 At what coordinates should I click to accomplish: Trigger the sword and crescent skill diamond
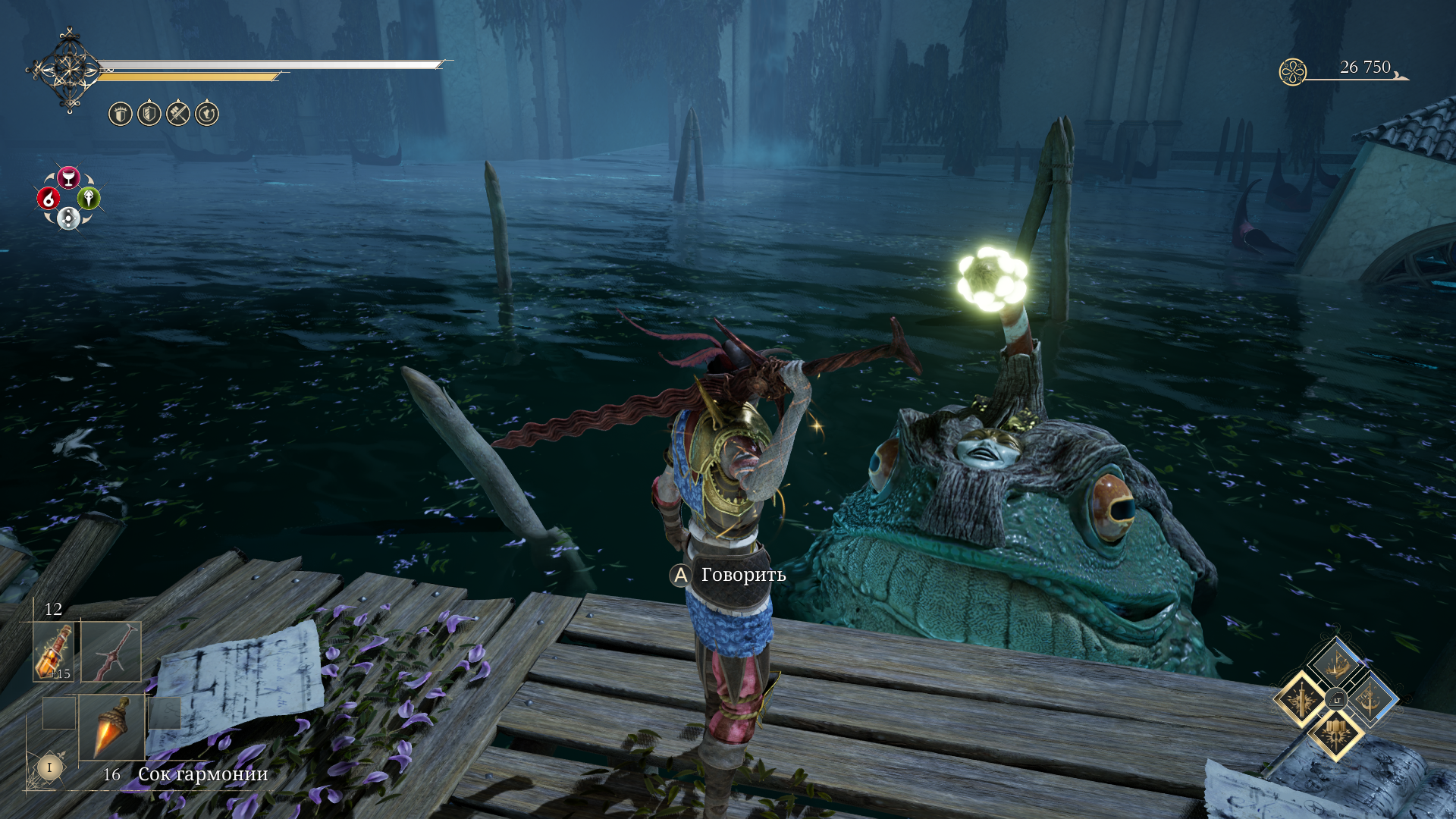click(x=1371, y=699)
